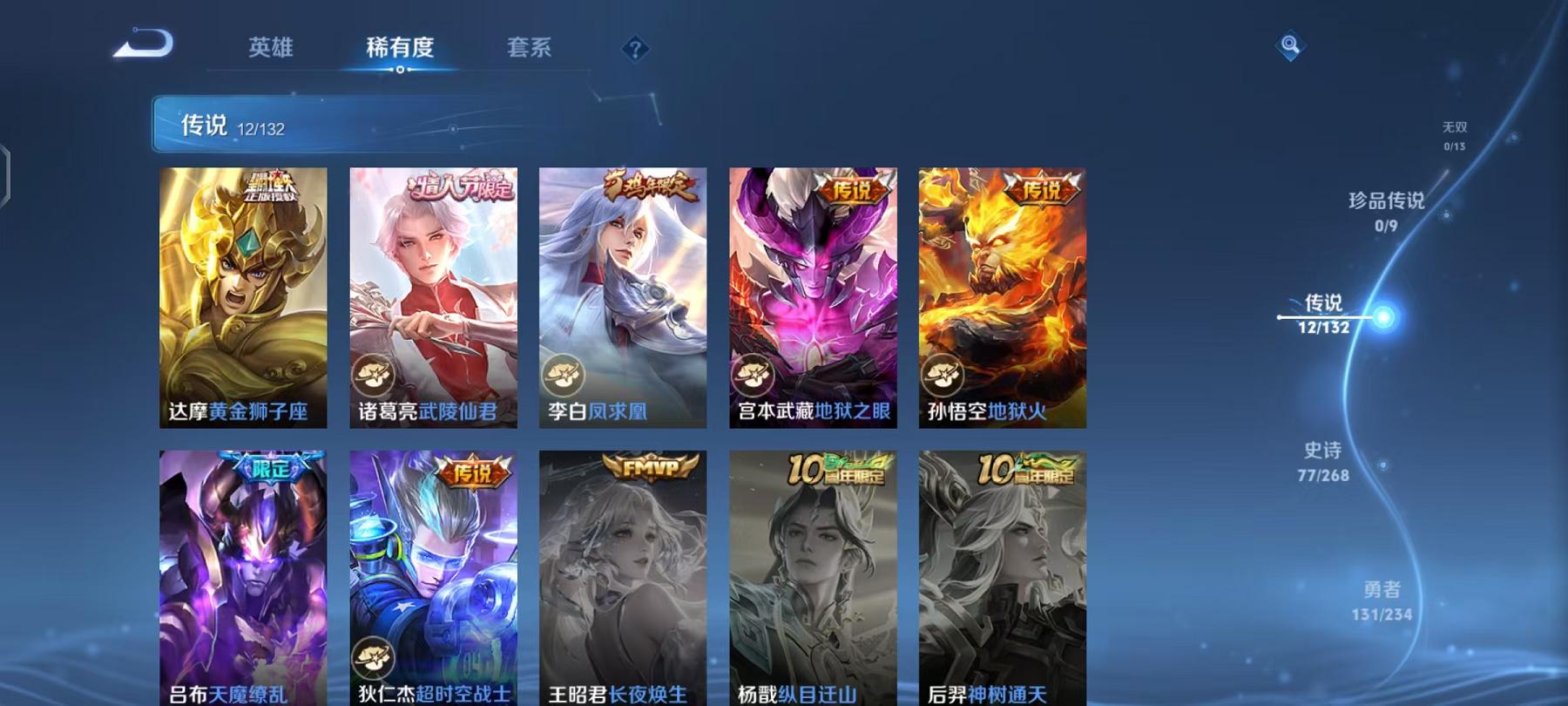Open the 杨戬纵目迁山 skin card
The width and height of the screenshot is (1568, 706).
point(814,575)
